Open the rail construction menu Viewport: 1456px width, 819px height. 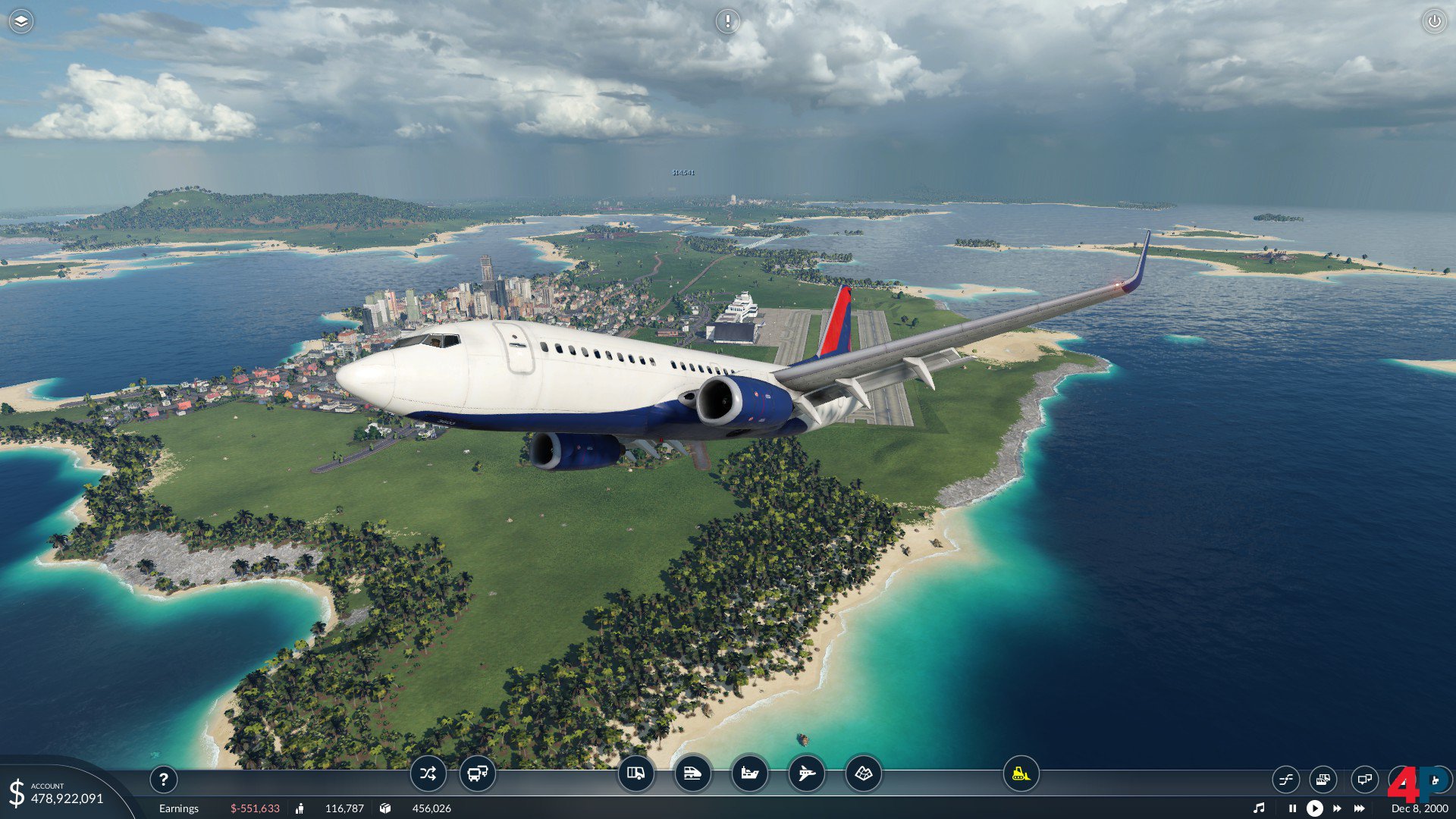click(692, 773)
